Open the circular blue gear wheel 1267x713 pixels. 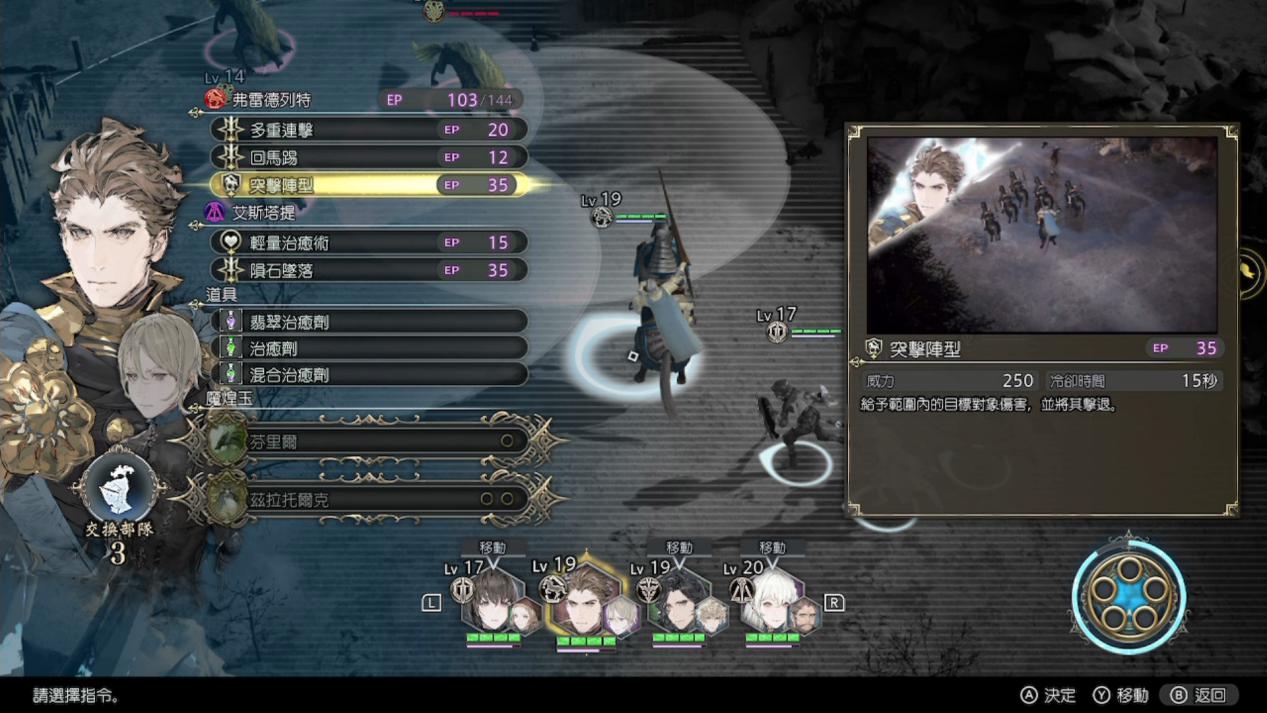pos(1128,598)
